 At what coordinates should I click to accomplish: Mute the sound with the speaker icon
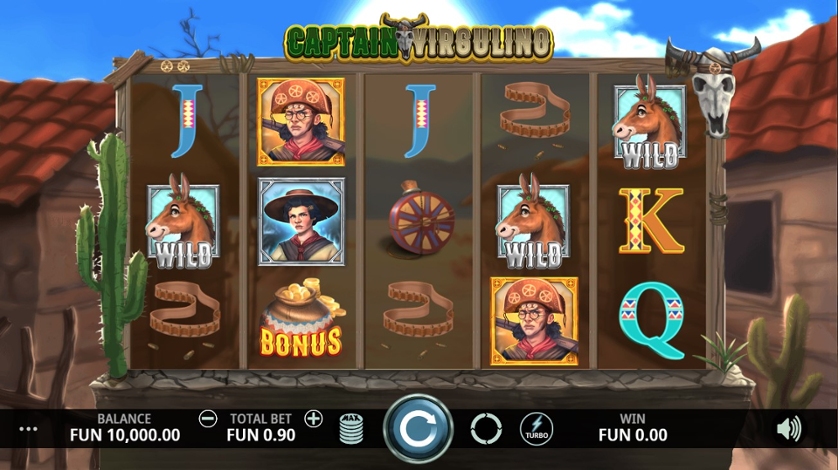788,429
